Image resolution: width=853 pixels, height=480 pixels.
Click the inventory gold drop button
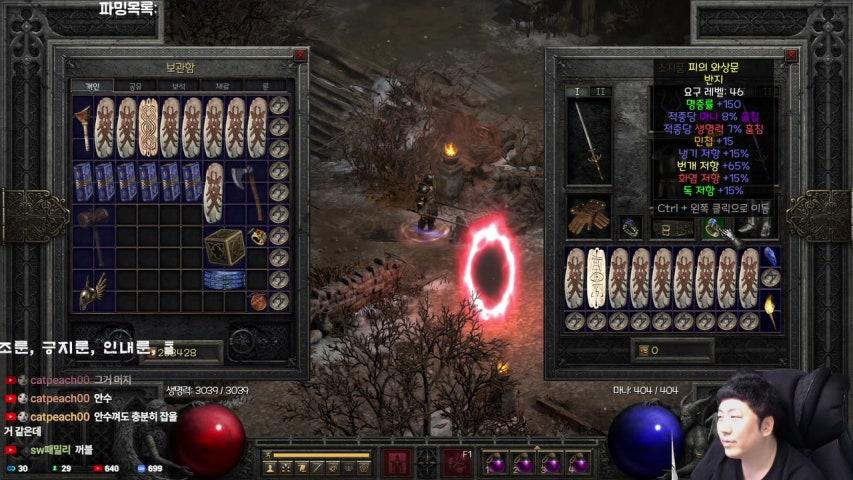pyautogui.click(x=643, y=351)
